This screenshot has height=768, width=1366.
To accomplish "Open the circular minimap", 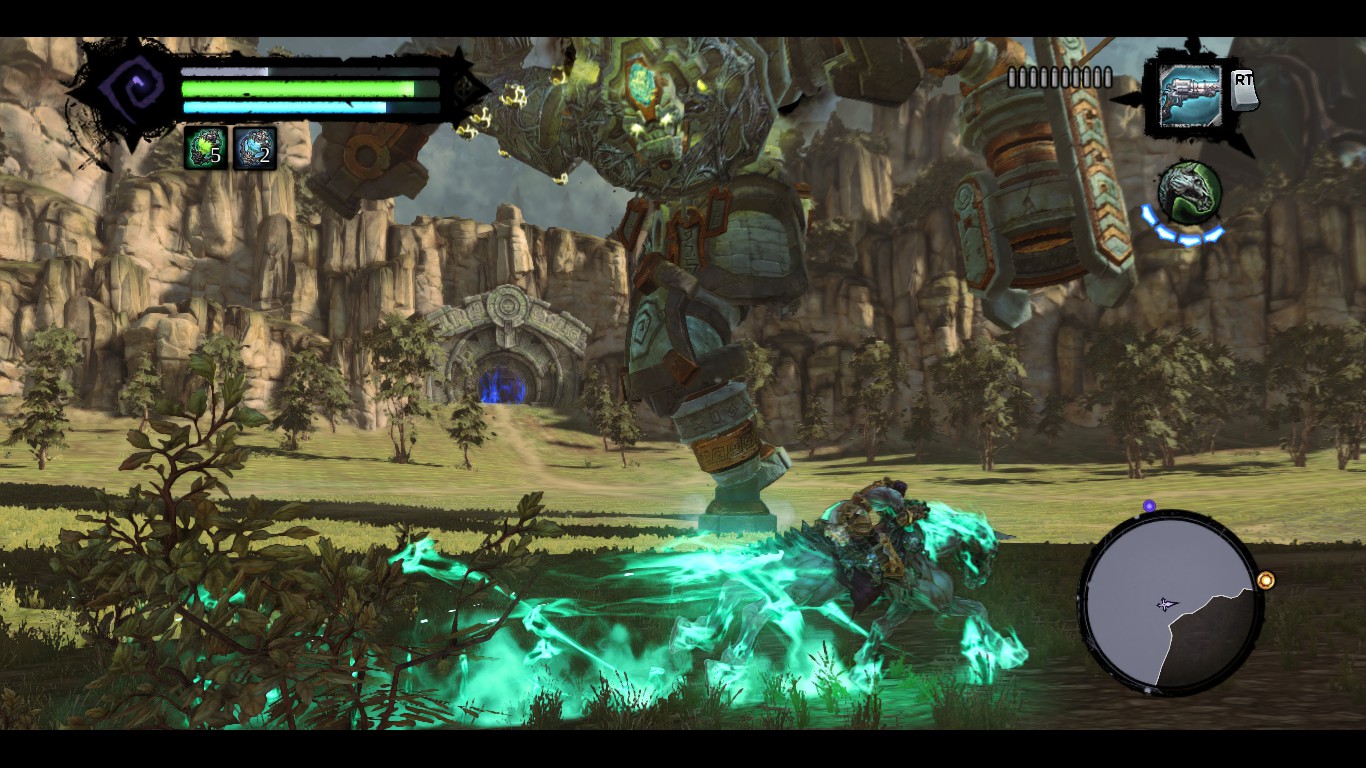I will click(1168, 603).
